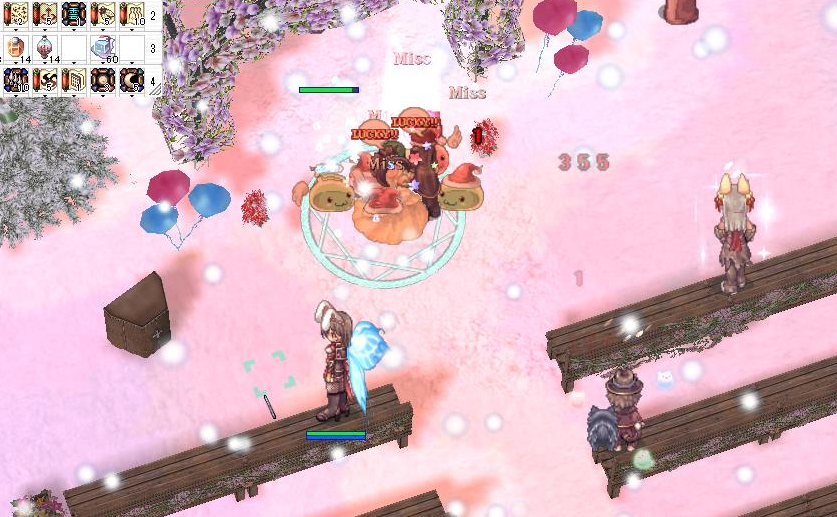
Task: Activate the three silhouettes scroll skill
Action: 133,14
